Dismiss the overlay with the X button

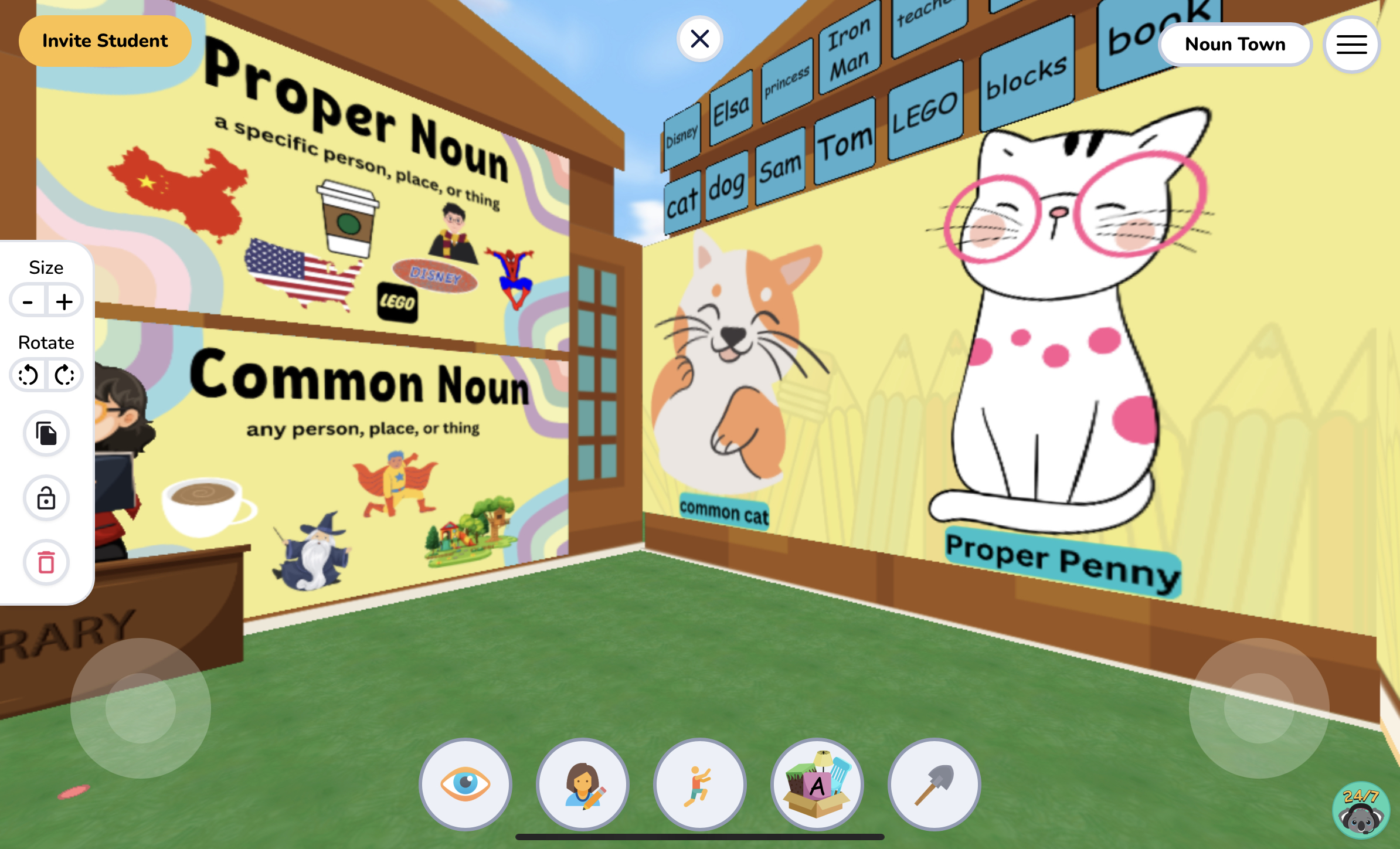click(x=700, y=38)
